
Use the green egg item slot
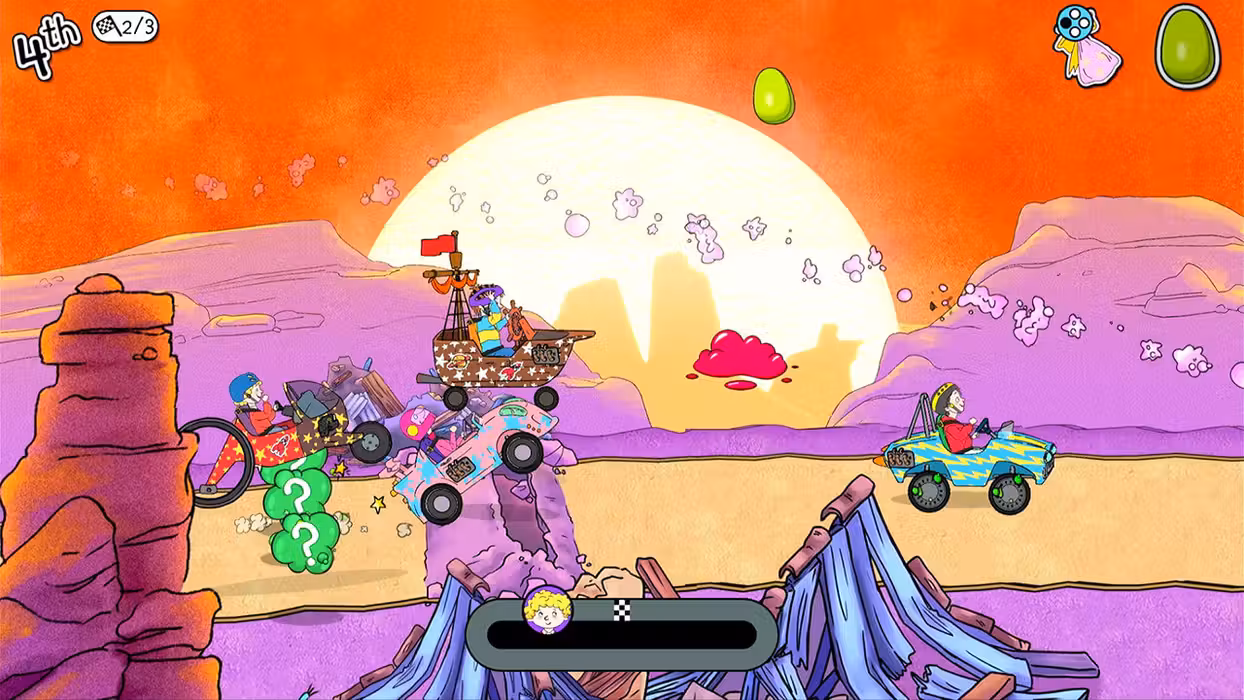coord(1187,46)
